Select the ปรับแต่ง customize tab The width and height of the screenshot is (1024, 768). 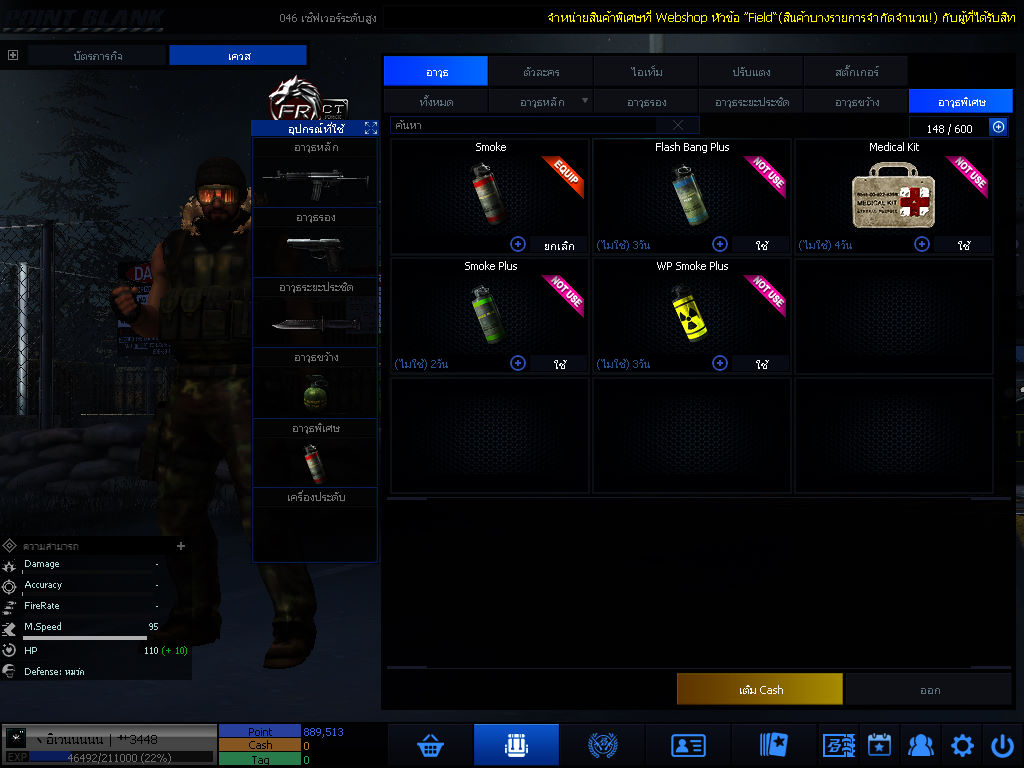click(x=751, y=72)
